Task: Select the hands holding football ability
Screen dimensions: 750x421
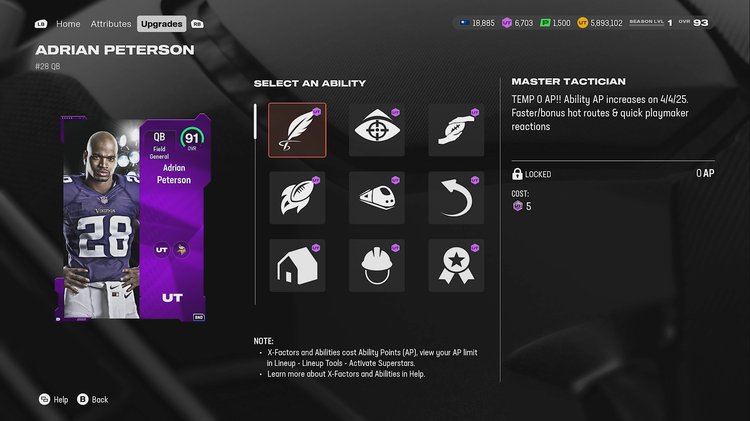Action: (x=456, y=130)
